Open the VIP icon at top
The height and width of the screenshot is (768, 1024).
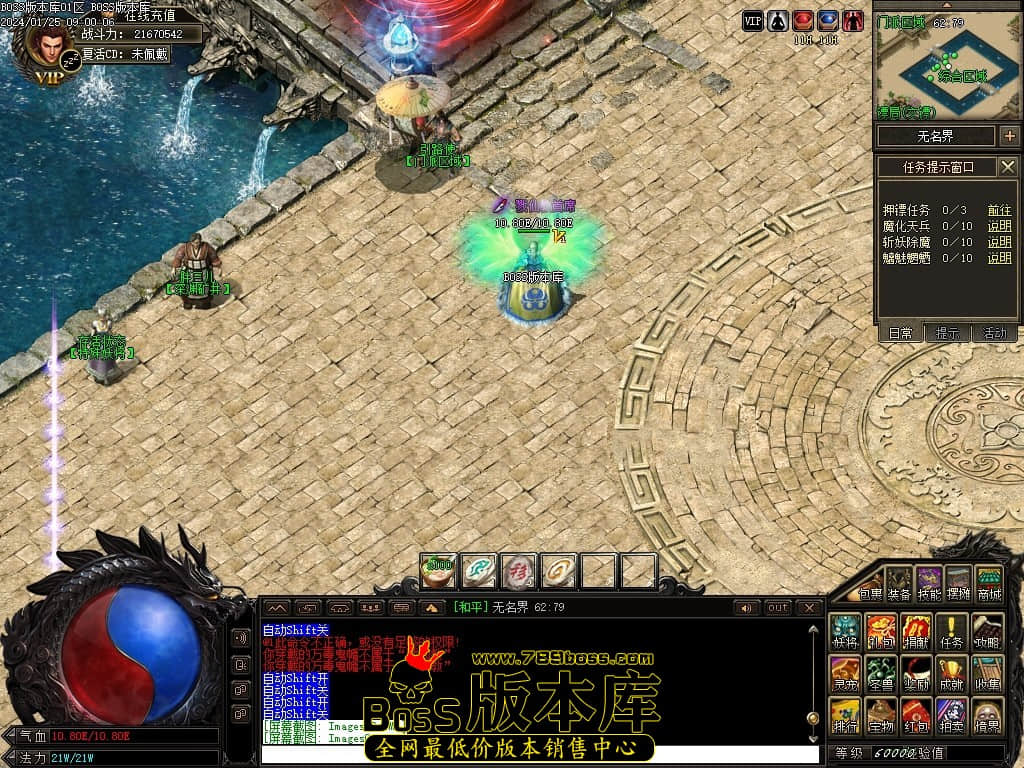coord(752,21)
